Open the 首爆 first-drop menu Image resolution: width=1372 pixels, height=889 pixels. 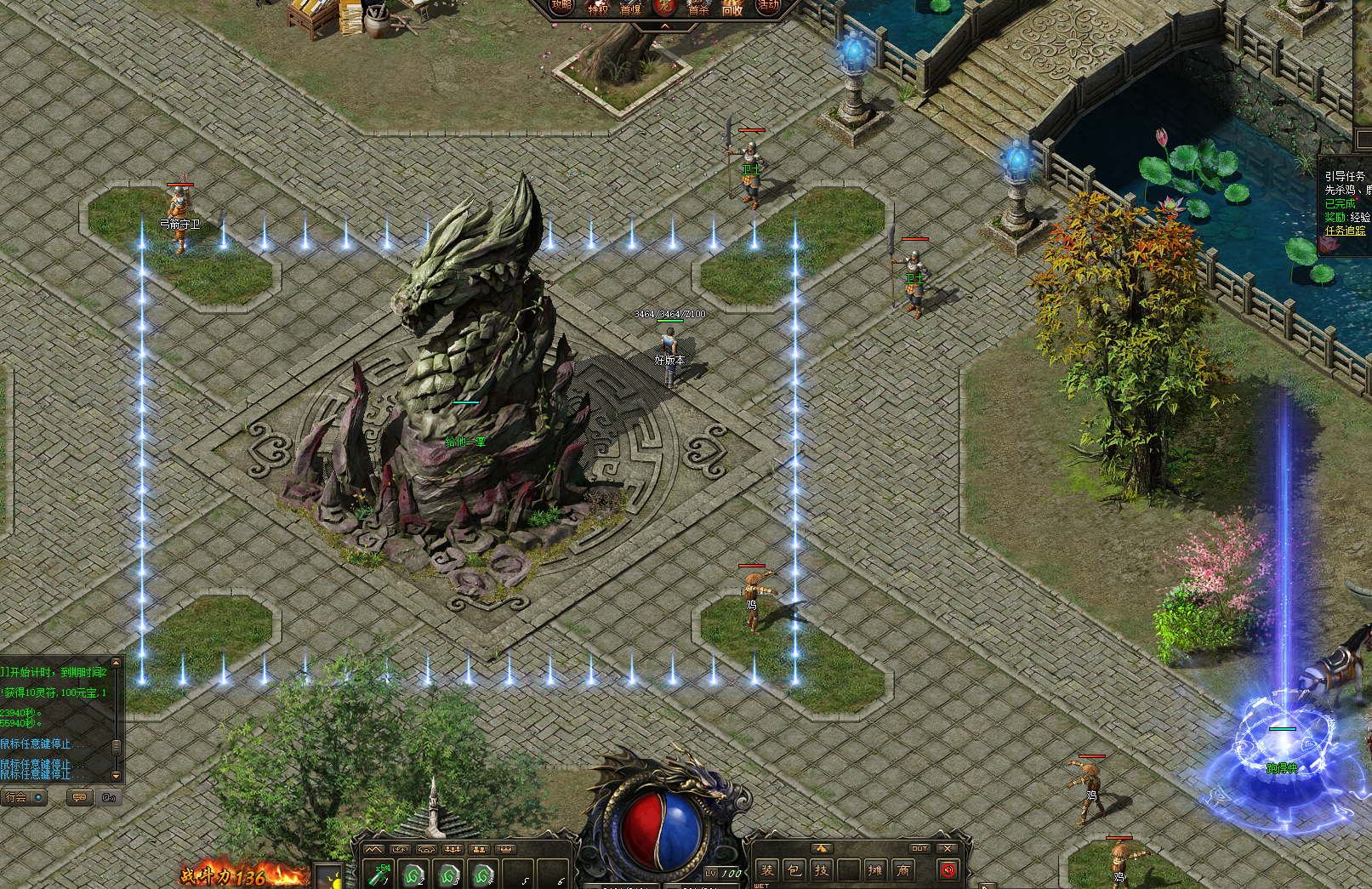pos(630,9)
